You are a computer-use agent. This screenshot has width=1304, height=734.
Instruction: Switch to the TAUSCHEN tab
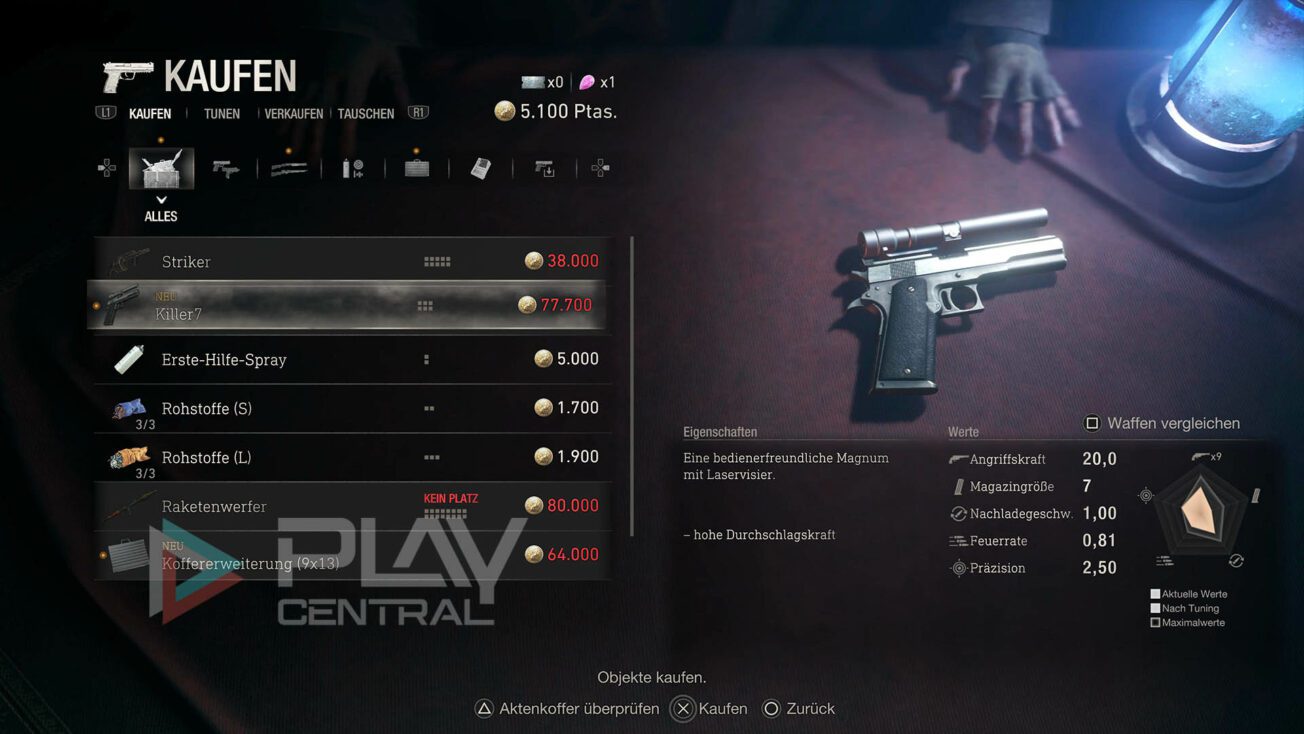click(365, 113)
